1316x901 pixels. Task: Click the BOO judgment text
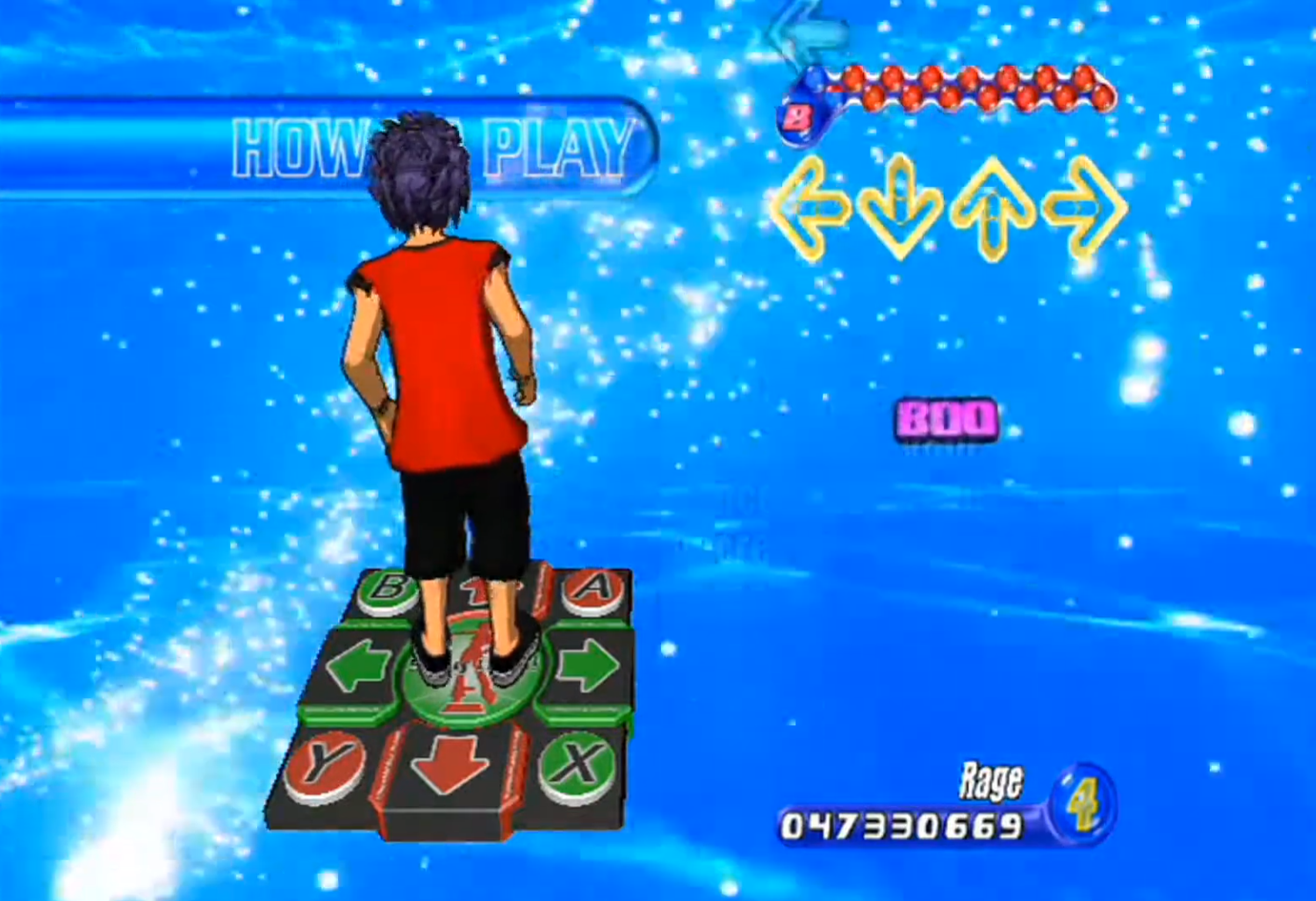[x=946, y=416]
